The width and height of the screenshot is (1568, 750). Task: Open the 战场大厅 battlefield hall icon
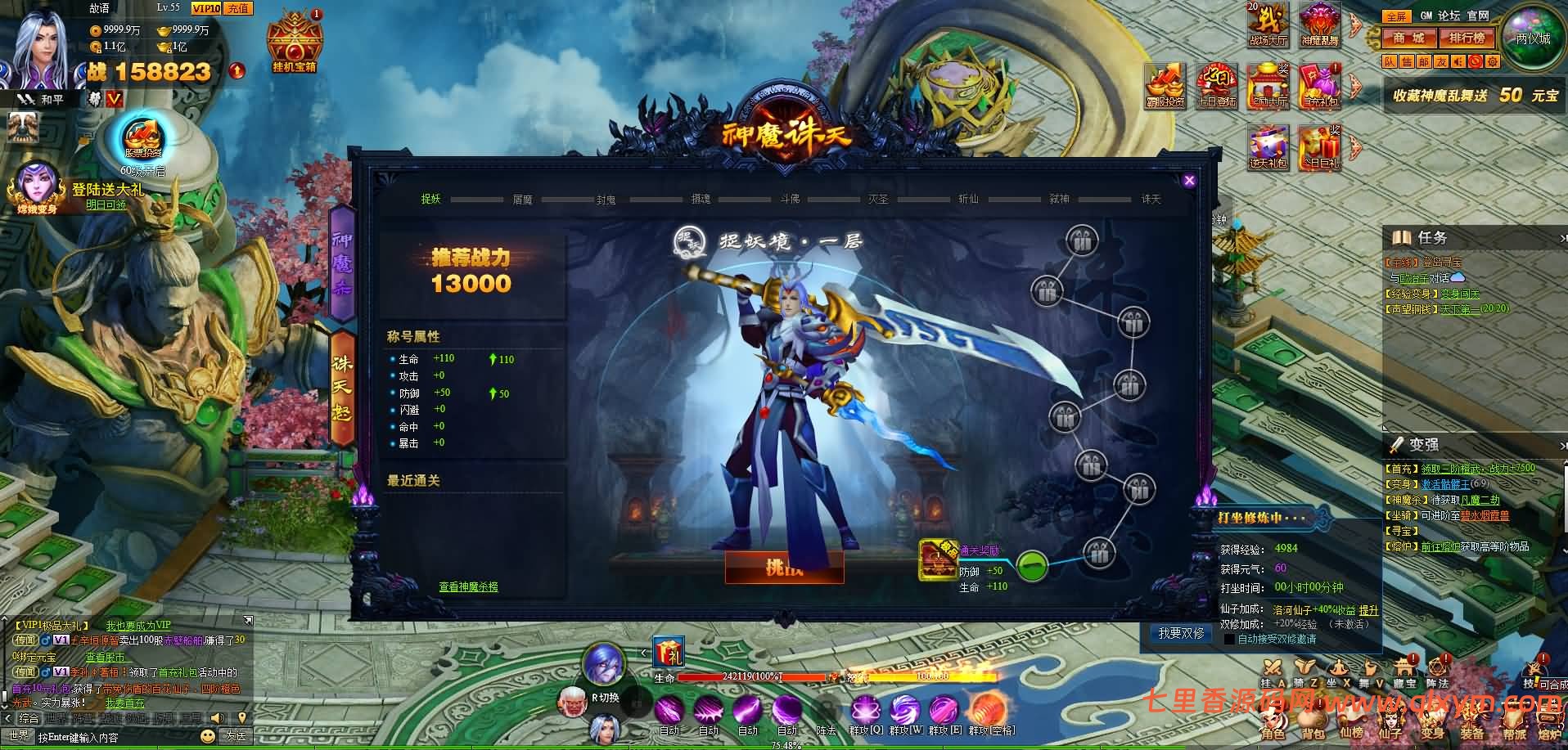pos(1268,23)
